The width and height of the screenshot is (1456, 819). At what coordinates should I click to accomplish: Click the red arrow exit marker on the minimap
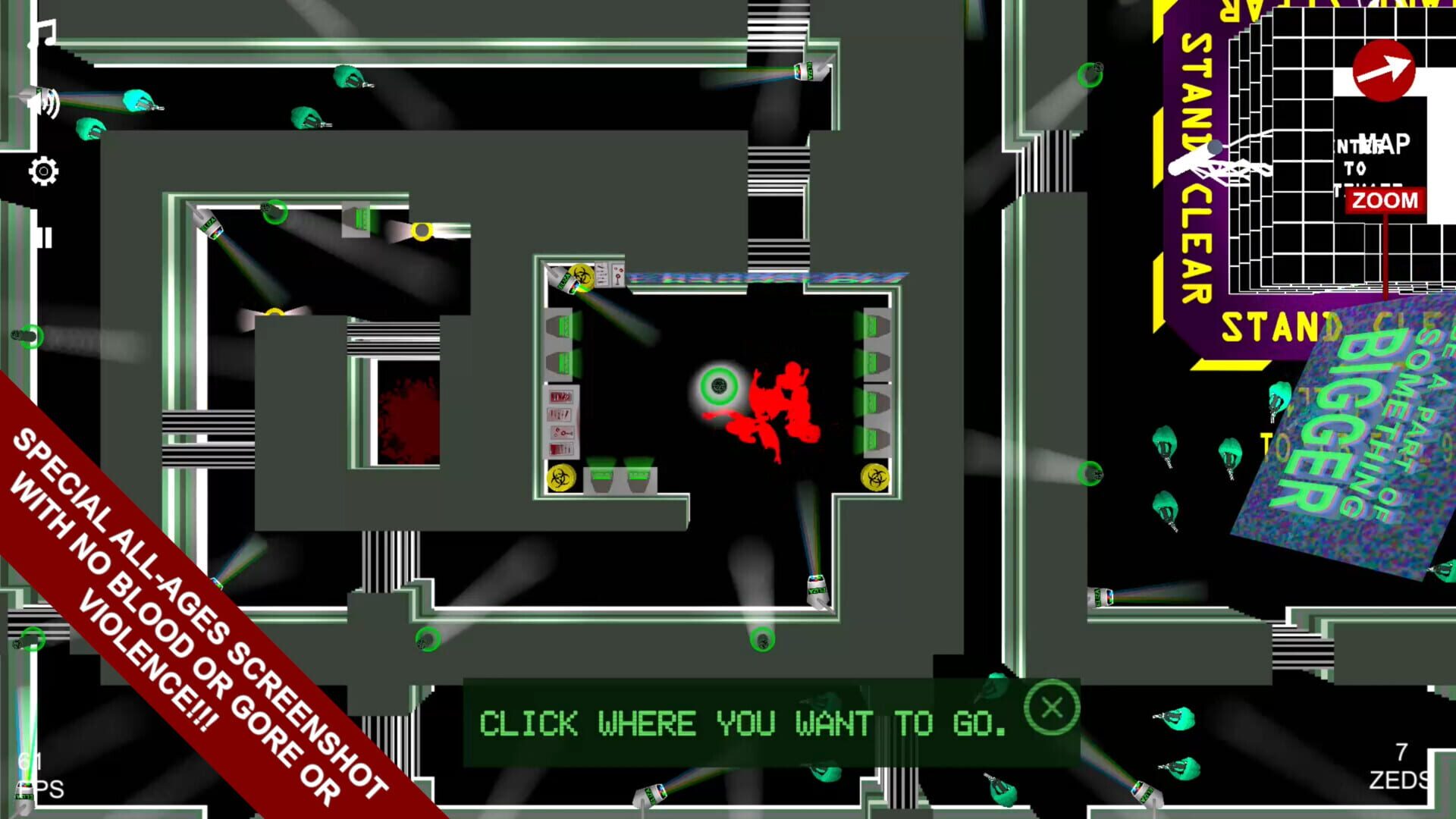[x=1385, y=70]
